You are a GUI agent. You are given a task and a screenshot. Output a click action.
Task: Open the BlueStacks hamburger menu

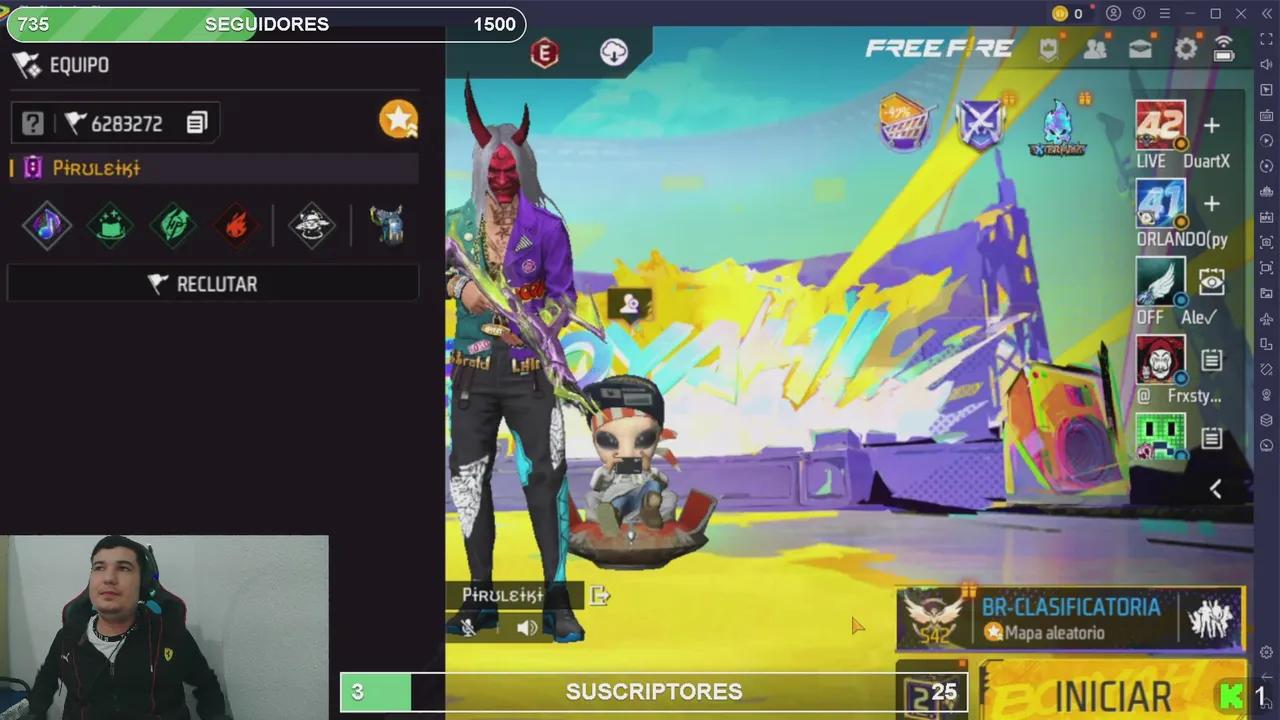(x=1165, y=13)
